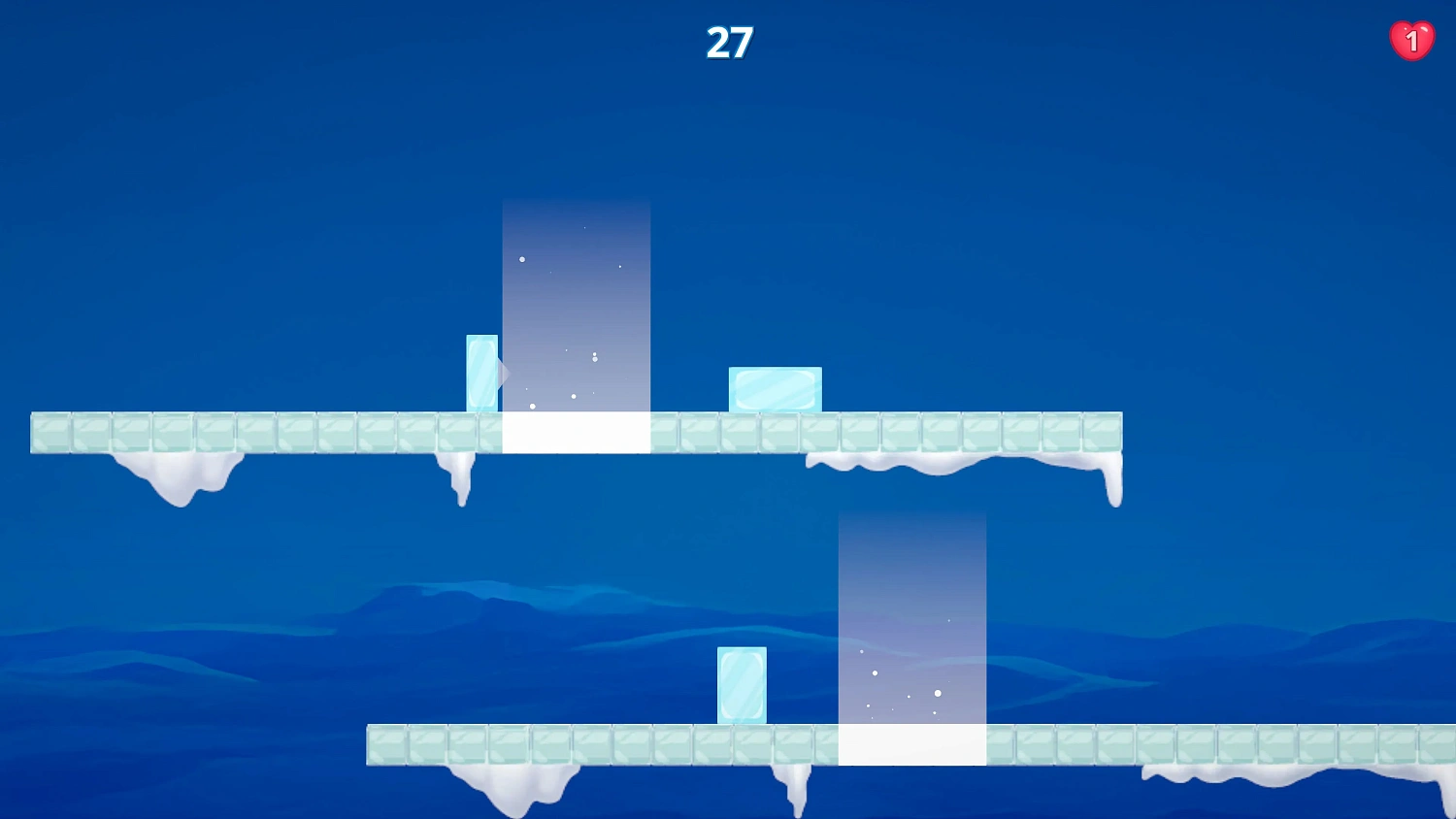The width and height of the screenshot is (1456, 819).
Task: Click the red heart lives icon
Action: [1412, 39]
